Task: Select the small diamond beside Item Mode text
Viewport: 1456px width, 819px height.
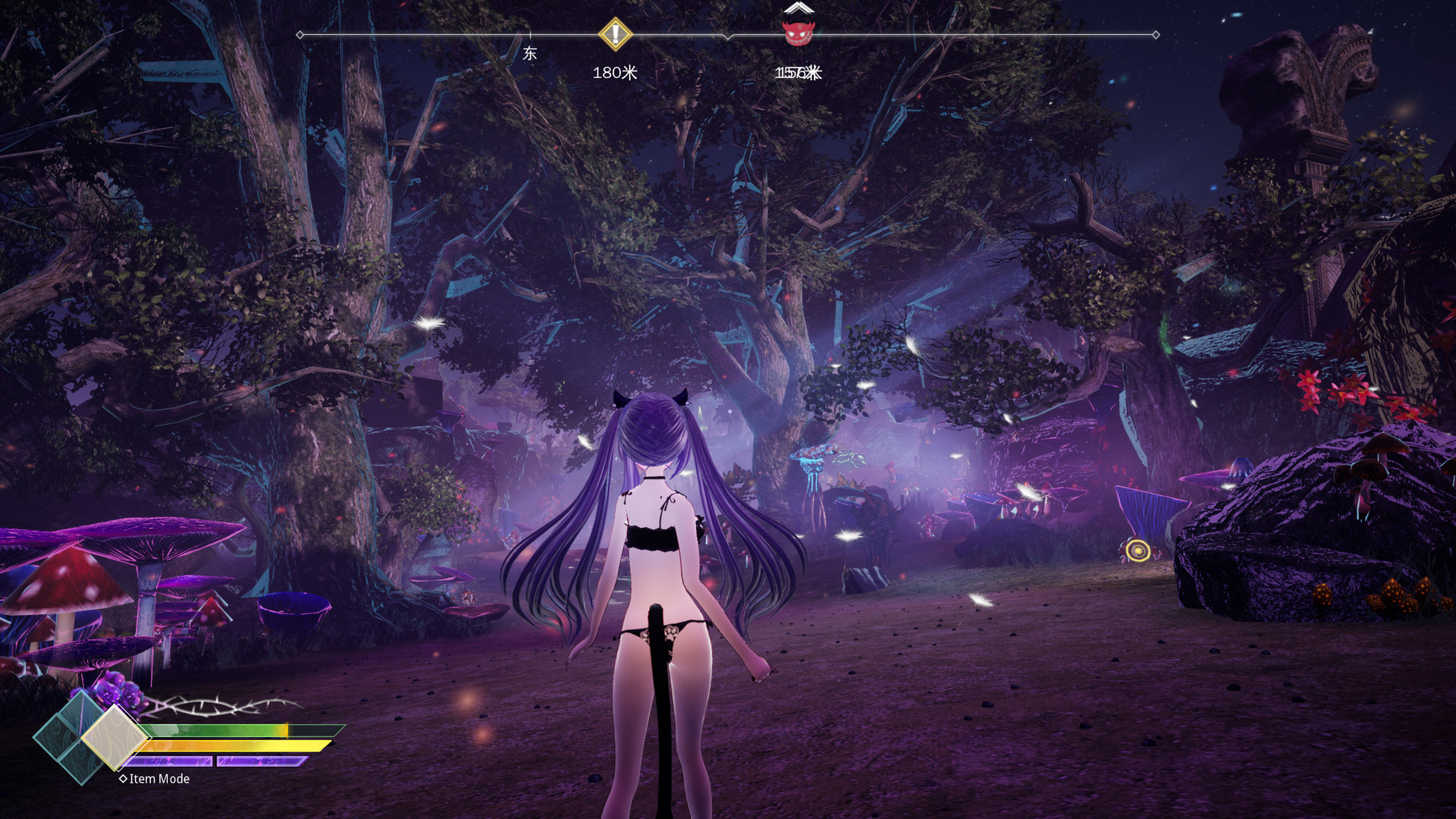Action: click(x=124, y=779)
